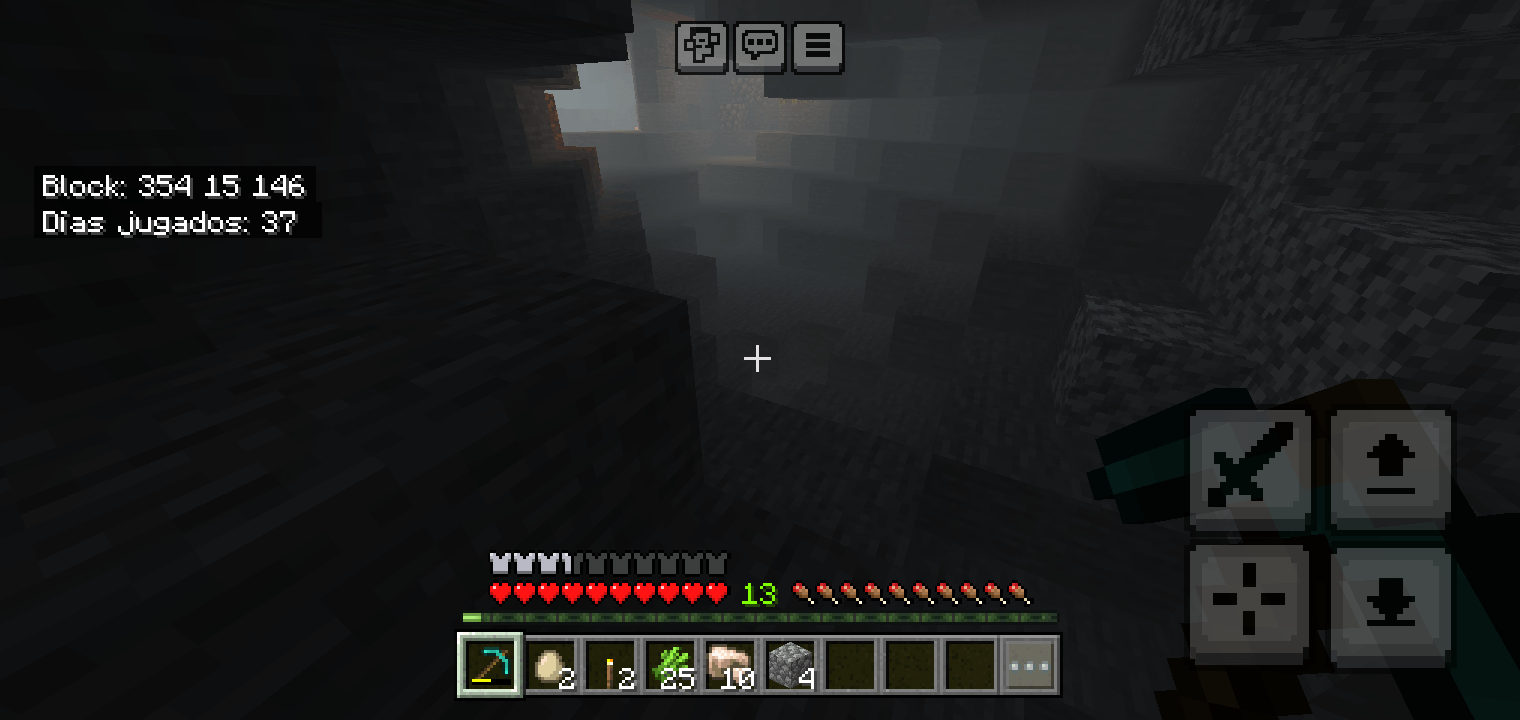
Task: Open the chat icon
Action: 759,46
